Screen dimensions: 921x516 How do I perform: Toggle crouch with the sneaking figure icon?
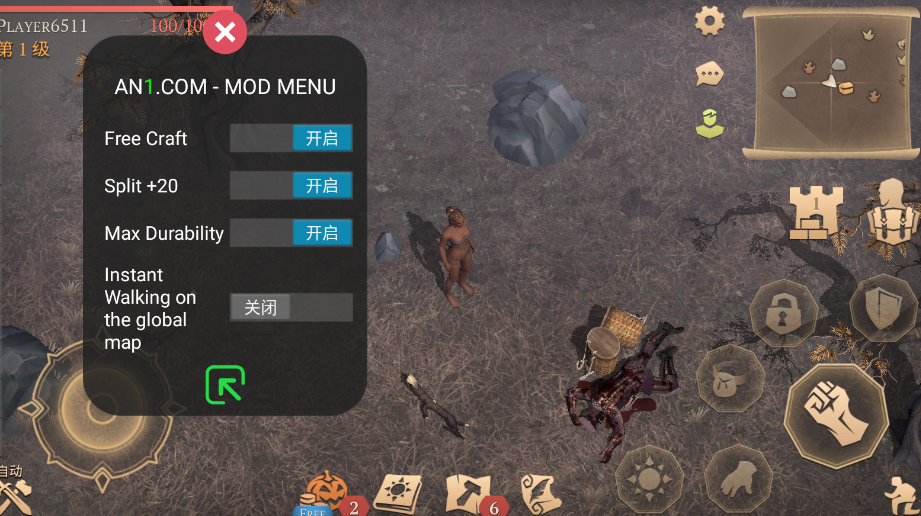[x=902, y=496]
